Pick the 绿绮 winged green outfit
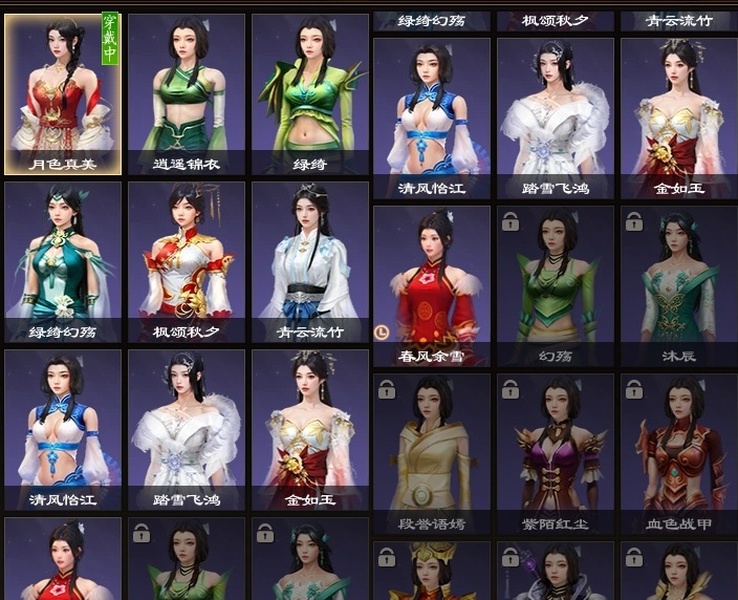738x600 pixels. pos(310,94)
